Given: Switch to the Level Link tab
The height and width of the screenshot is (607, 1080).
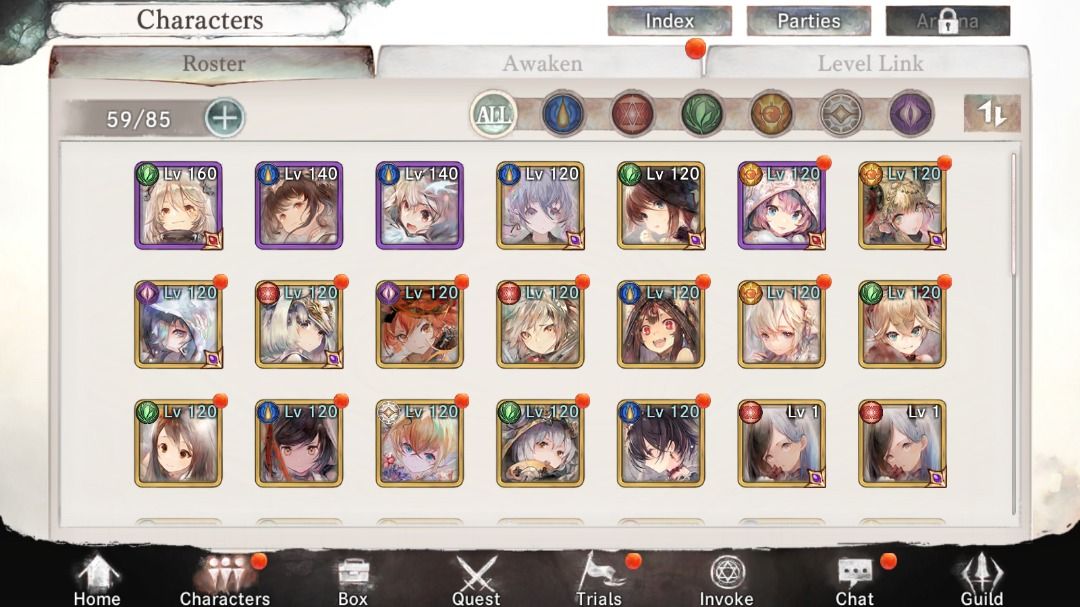Looking at the screenshot, I should click(870, 64).
